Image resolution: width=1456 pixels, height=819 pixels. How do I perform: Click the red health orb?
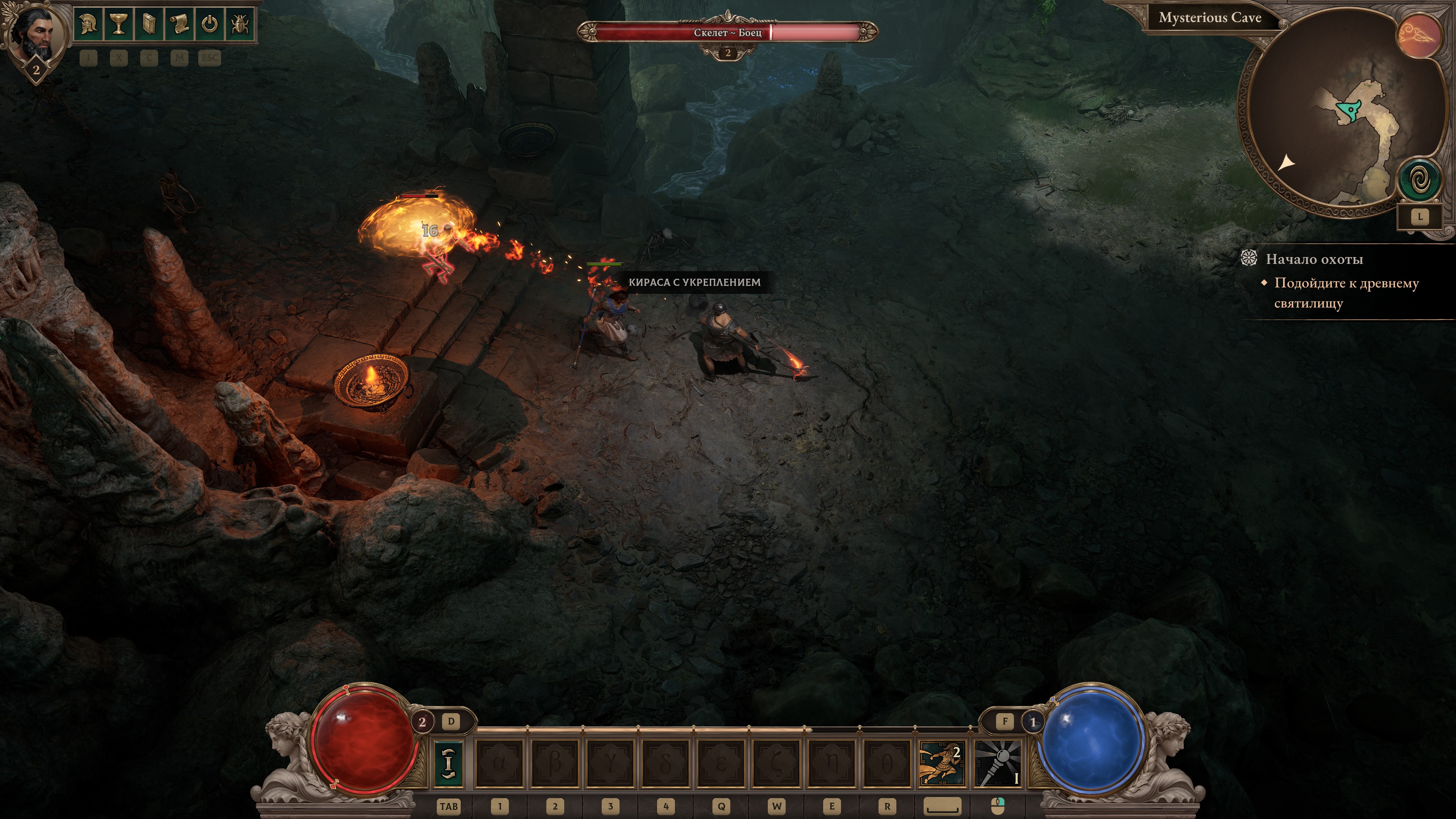click(363, 741)
